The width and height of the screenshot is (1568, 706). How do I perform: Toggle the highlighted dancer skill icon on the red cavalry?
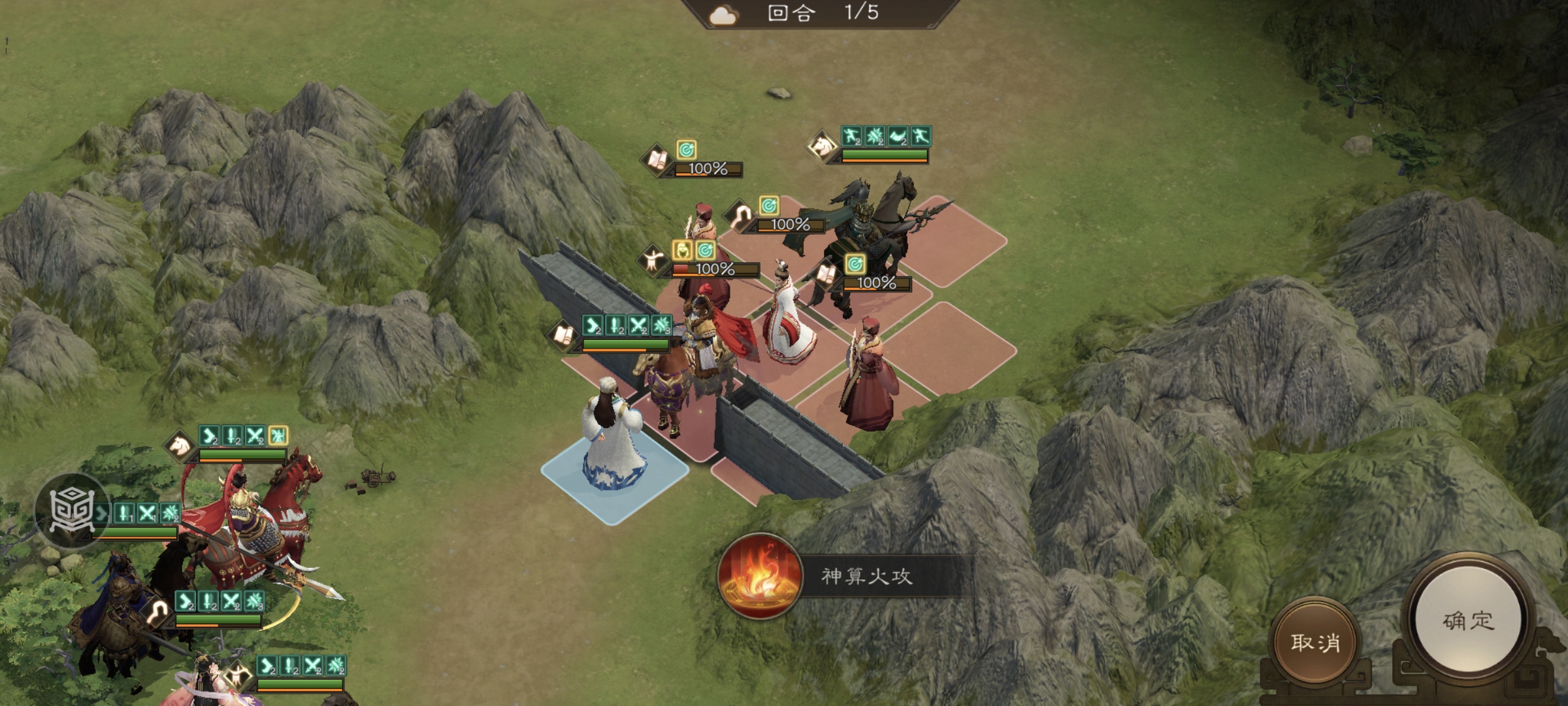click(x=278, y=435)
